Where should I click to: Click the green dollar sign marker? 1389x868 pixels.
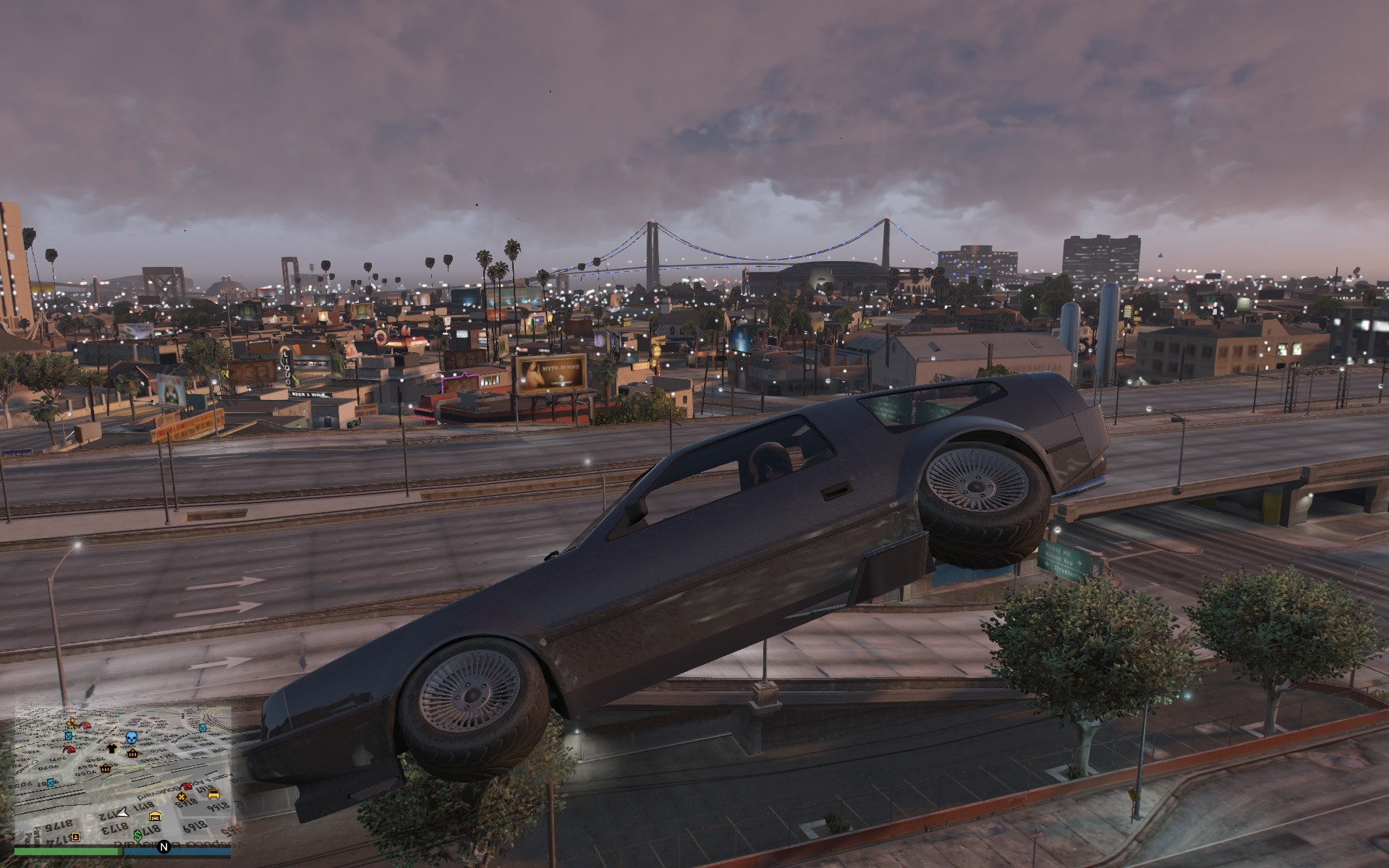(137, 836)
